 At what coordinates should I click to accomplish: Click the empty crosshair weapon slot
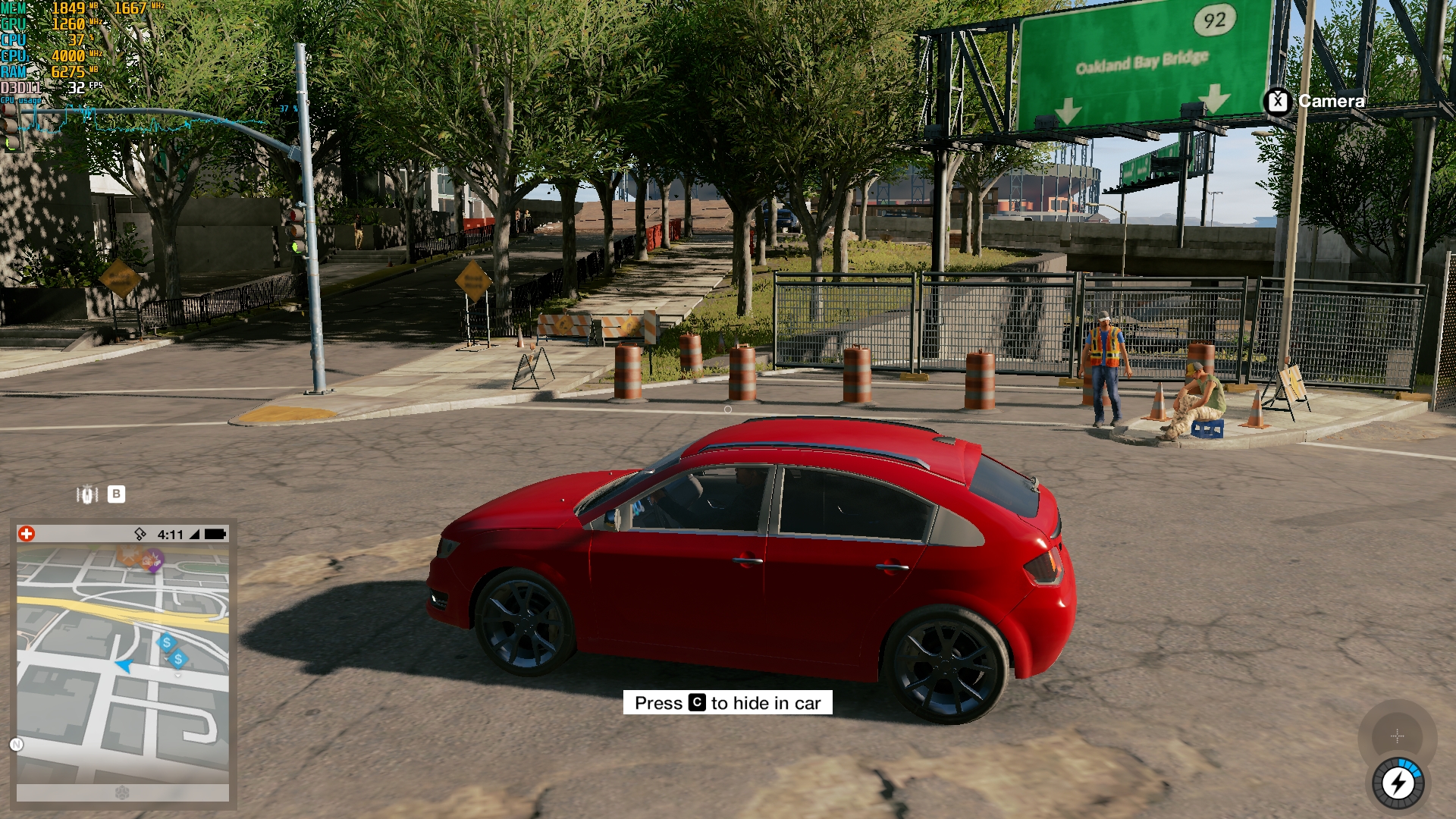pyautogui.click(x=1397, y=736)
